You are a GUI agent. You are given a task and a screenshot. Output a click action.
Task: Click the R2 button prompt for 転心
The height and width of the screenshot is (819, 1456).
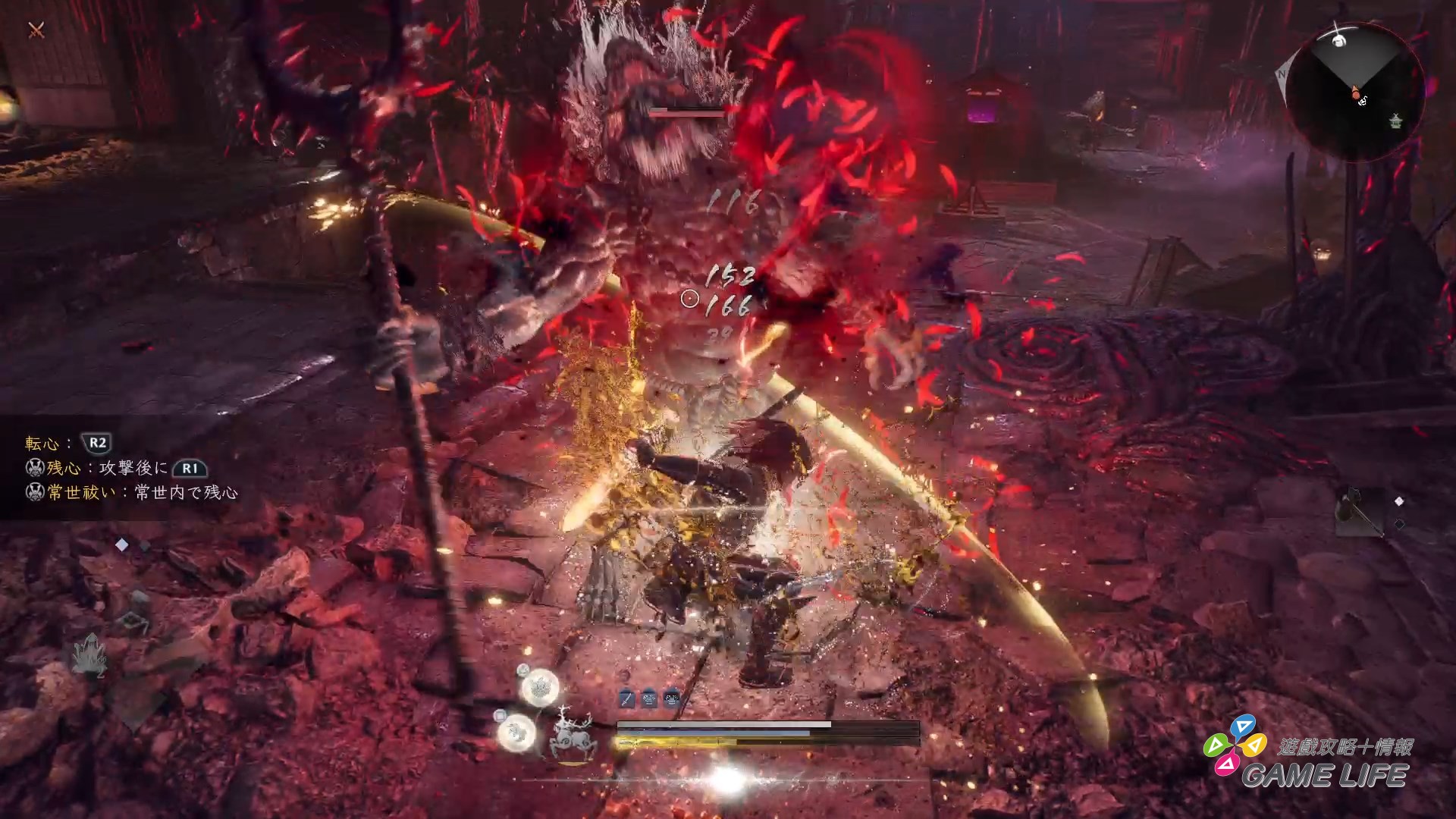click(x=96, y=444)
